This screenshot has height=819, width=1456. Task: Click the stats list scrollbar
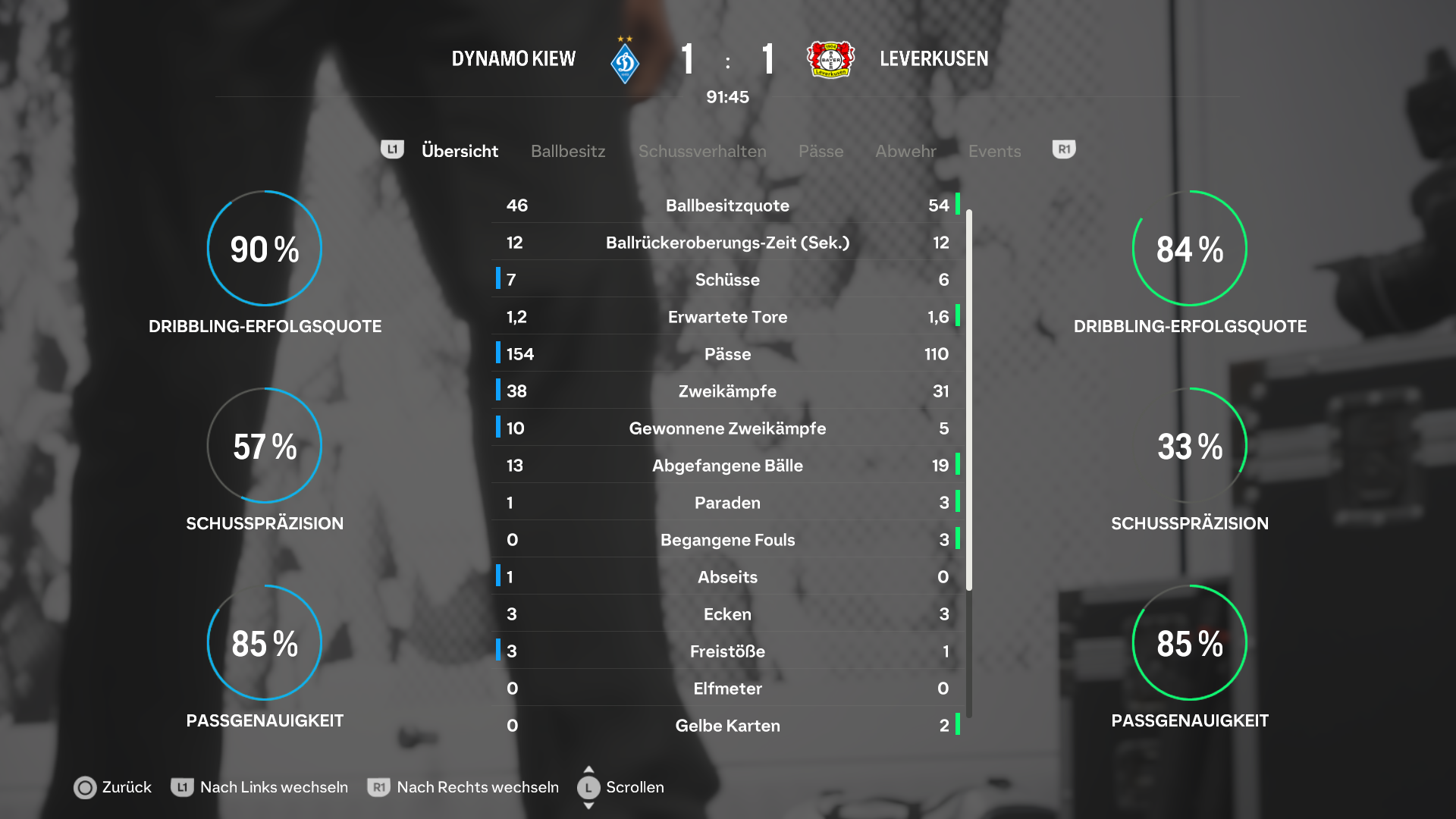(969, 400)
